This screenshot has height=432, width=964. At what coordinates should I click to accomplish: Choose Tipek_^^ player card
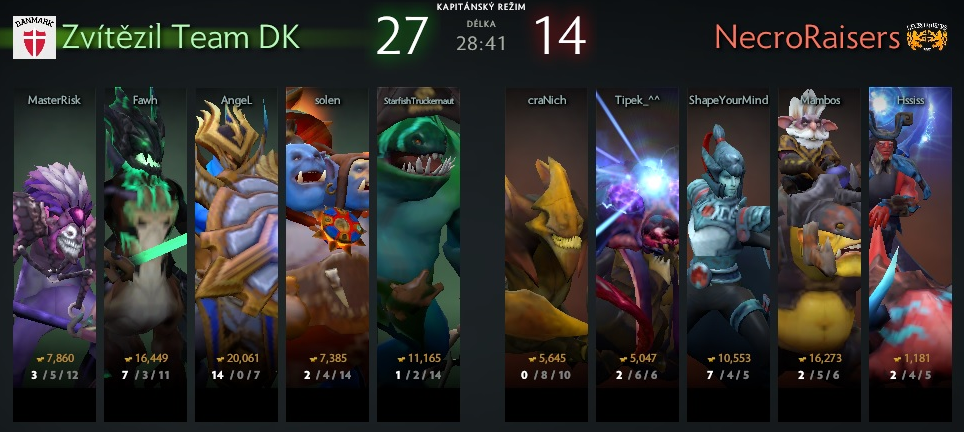pos(637,240)
